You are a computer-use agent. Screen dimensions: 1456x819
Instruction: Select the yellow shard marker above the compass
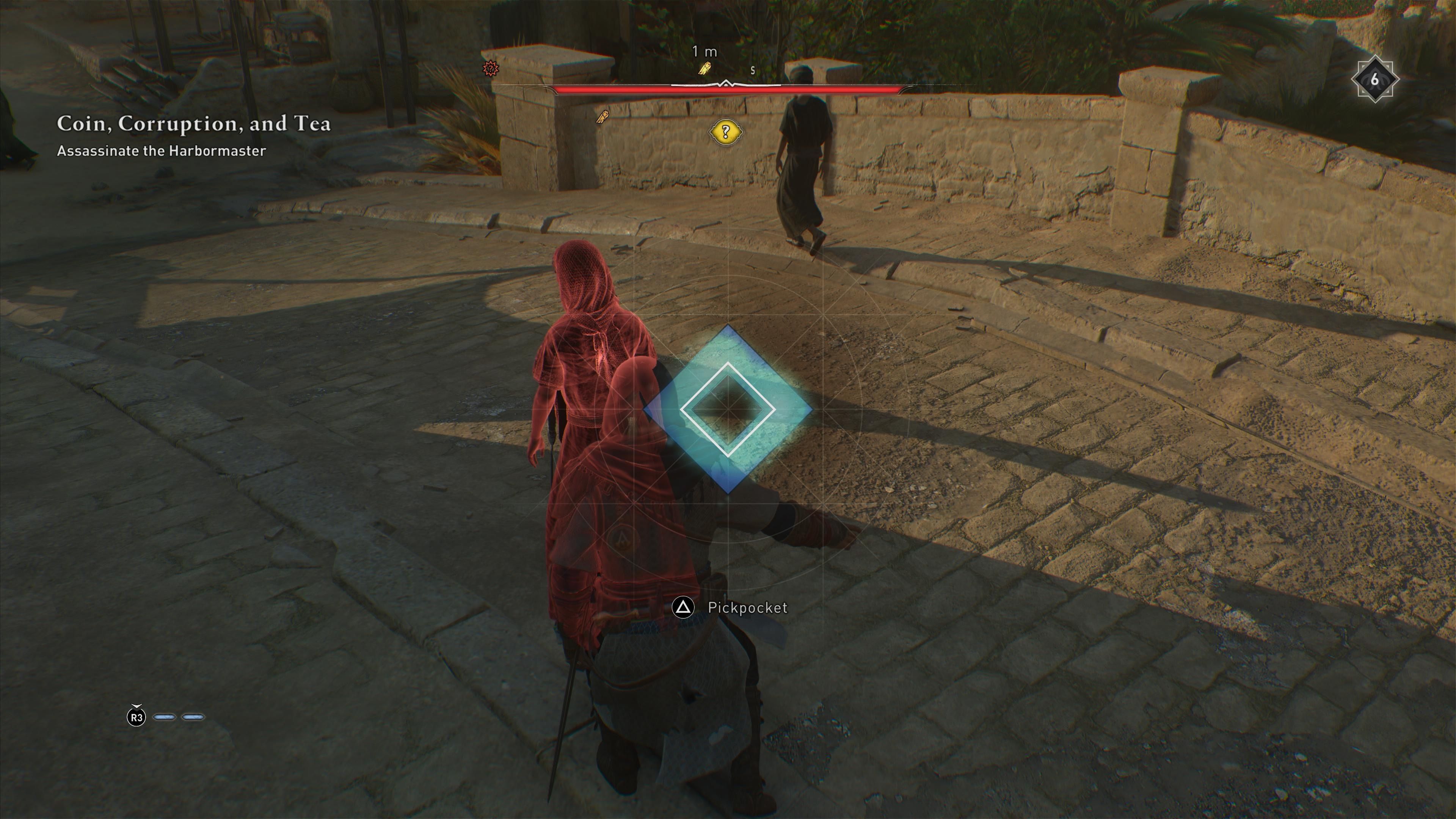pyautogui.click(x=705, y=69)
